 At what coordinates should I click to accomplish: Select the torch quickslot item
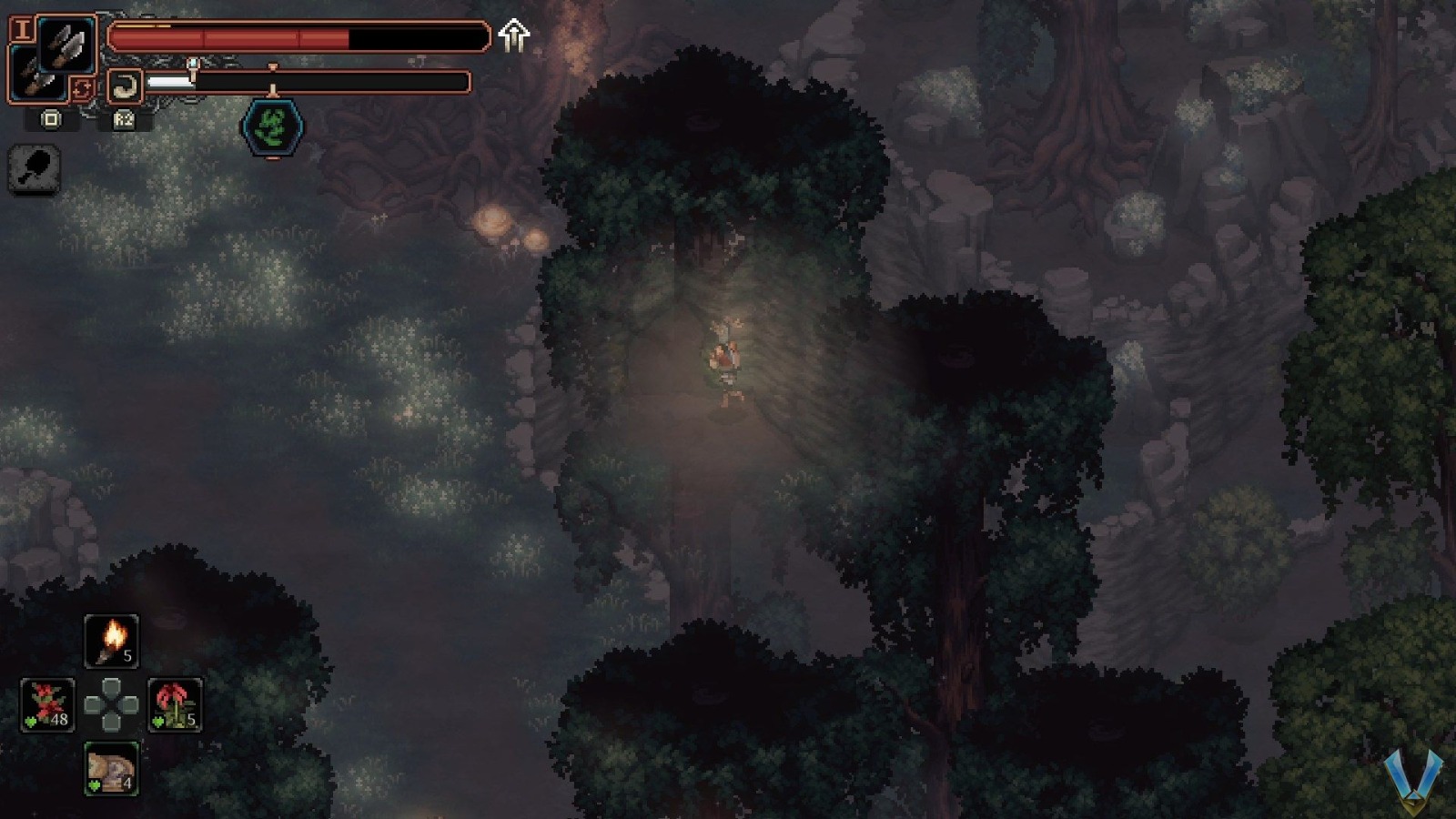[x=111, y=640]
